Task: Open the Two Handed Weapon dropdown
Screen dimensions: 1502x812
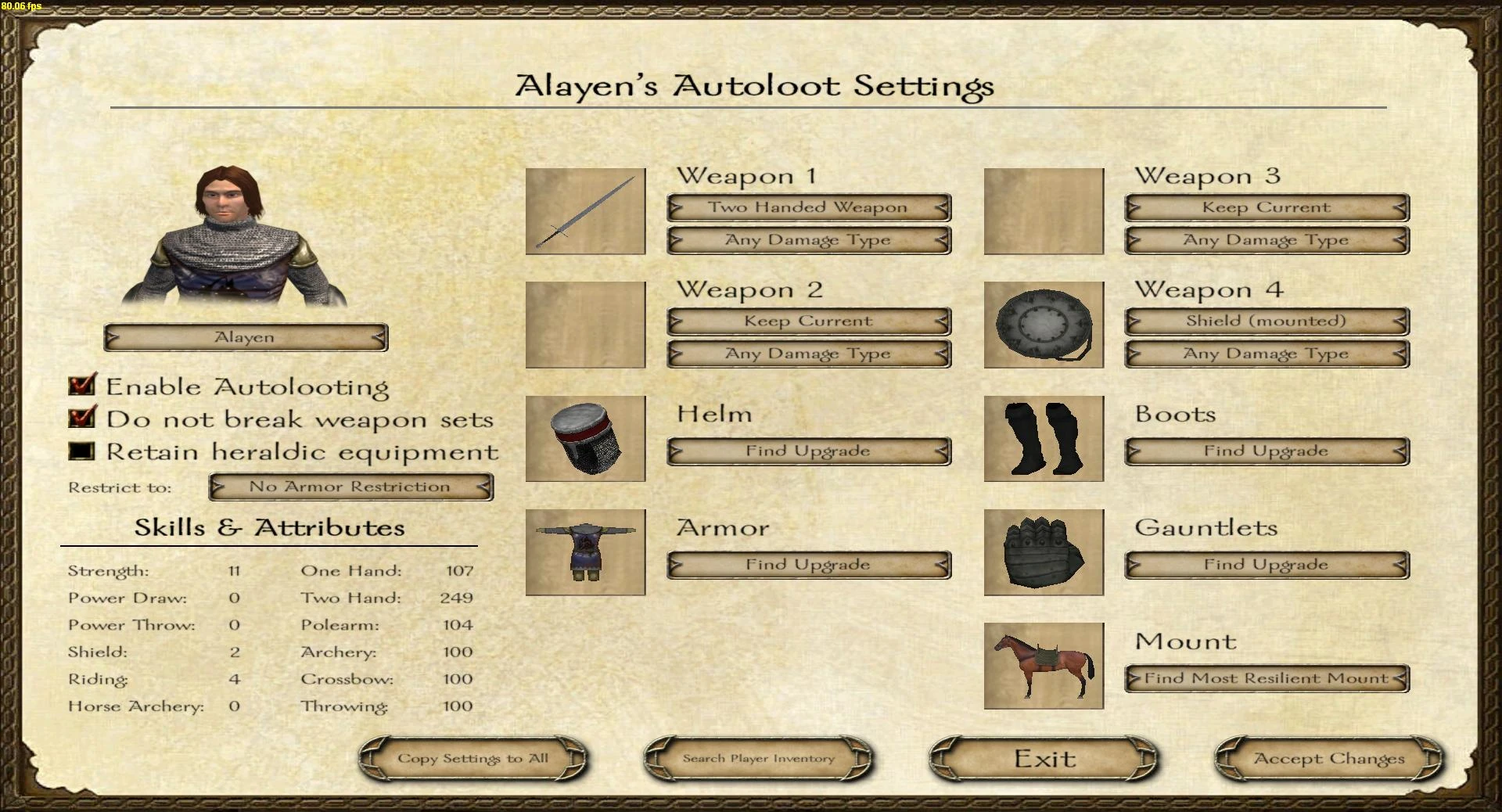Action: point(807,207)
